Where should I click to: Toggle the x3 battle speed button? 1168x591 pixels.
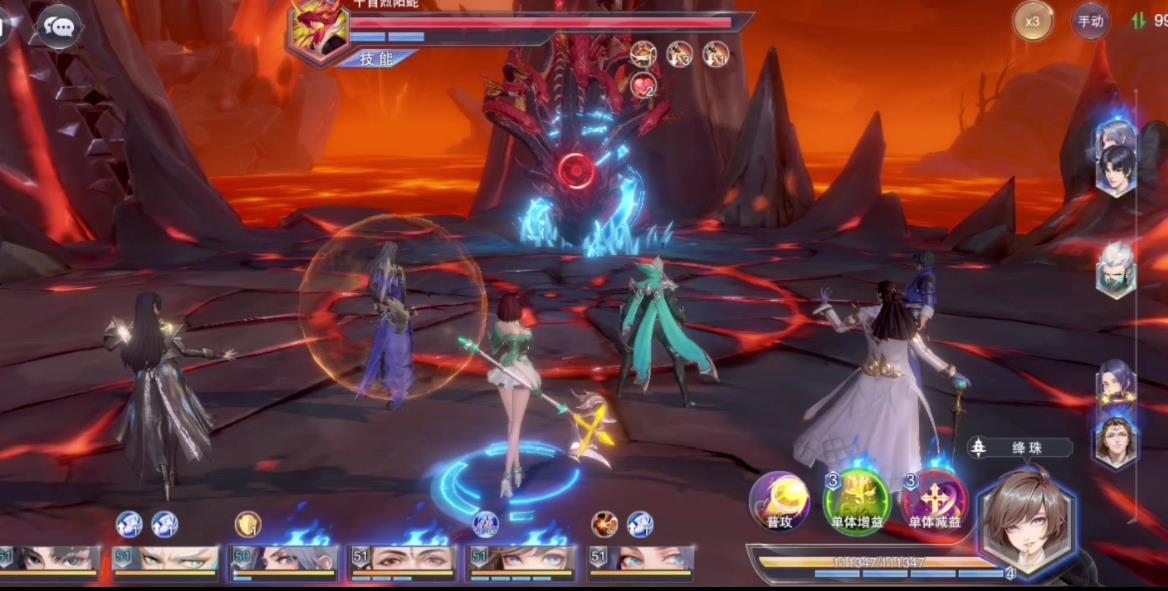[x=1033, y=20]
